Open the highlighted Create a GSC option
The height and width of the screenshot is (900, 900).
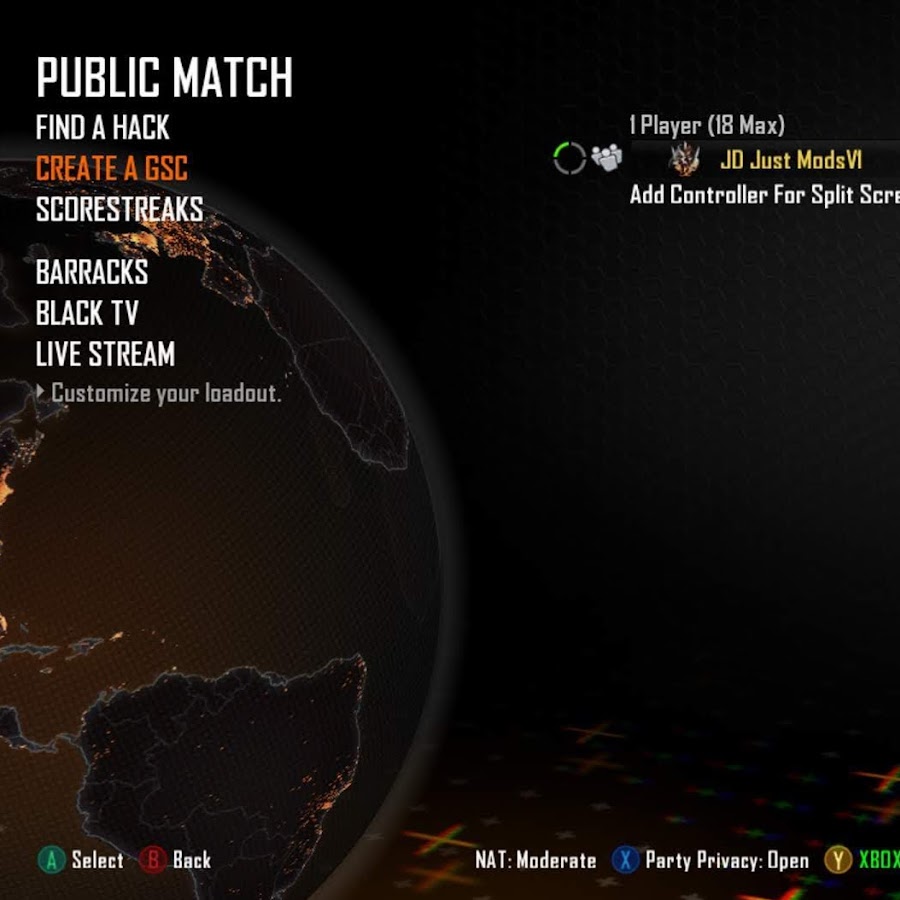[111, 168]
